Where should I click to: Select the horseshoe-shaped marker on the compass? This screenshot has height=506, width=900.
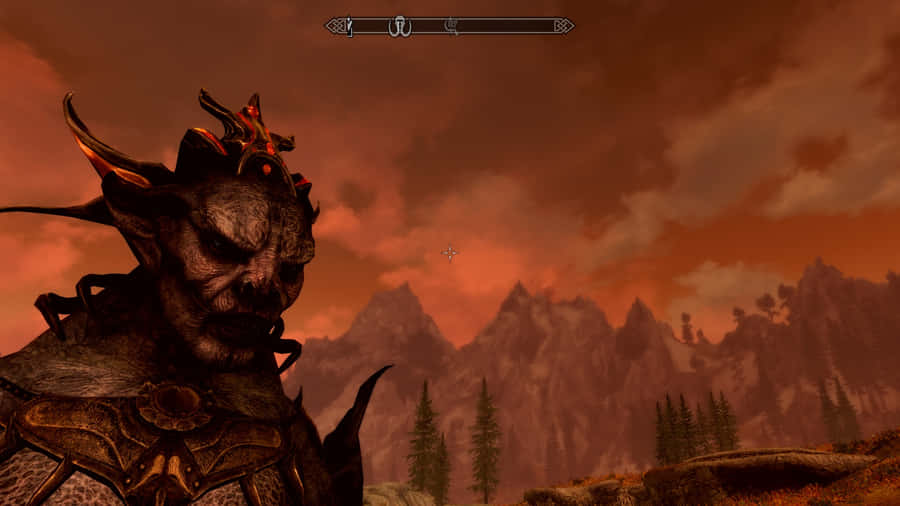[400, 26]
